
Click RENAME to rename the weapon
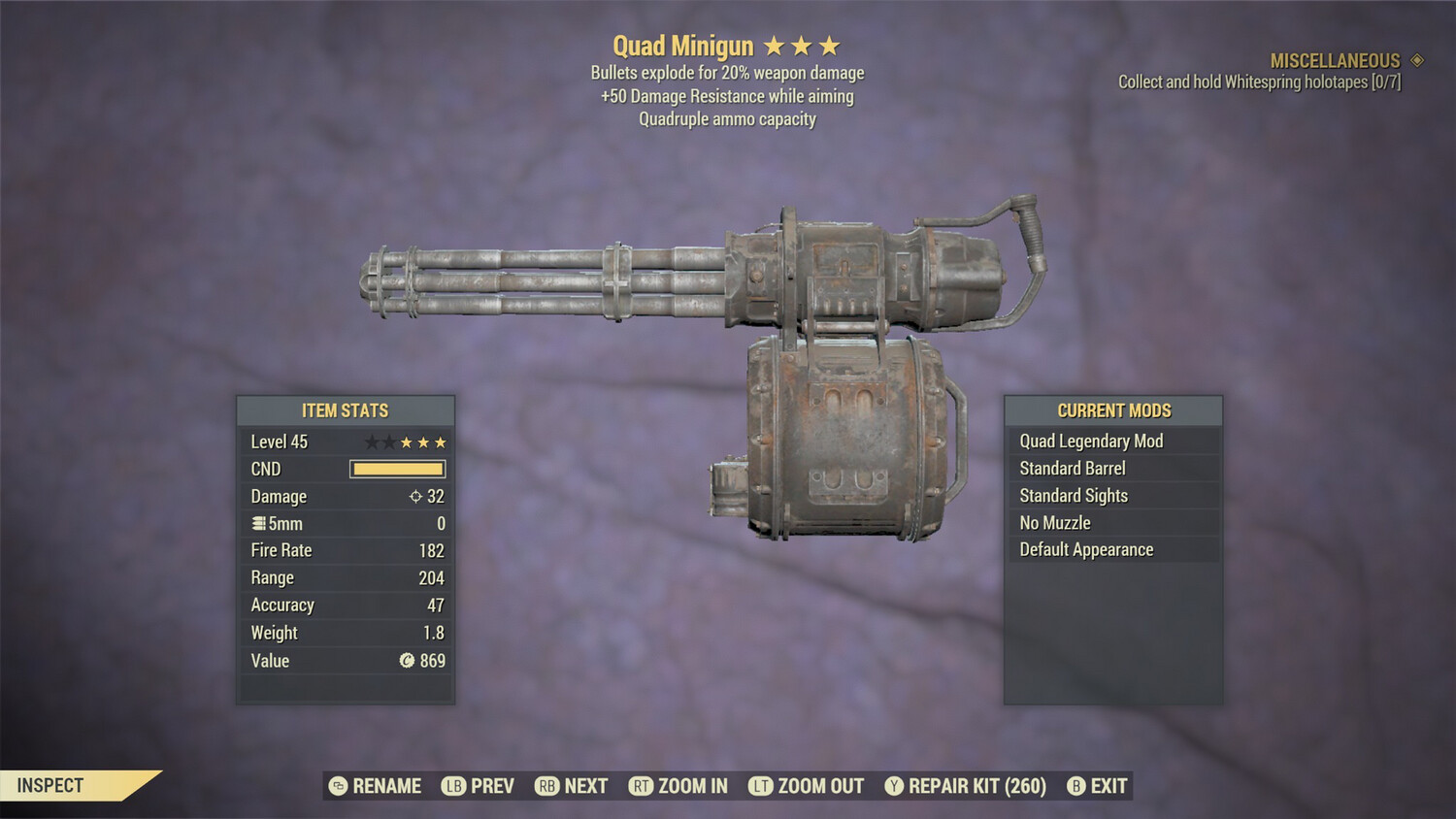tap(377, 786)
